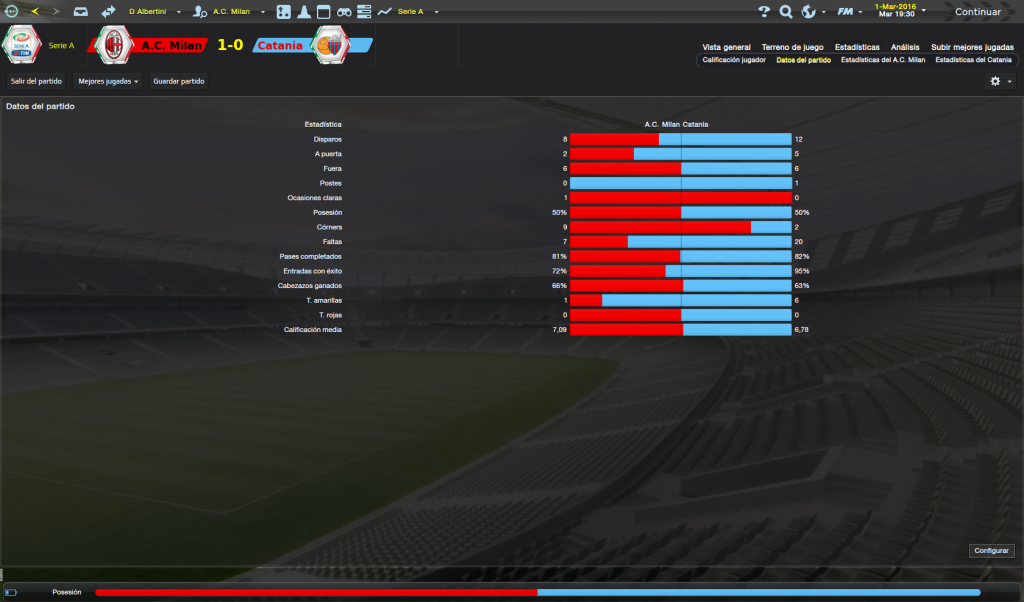Open the gear settings dropdown
The width and height of the screenshot is (1024, 602).
pos(999,81)
